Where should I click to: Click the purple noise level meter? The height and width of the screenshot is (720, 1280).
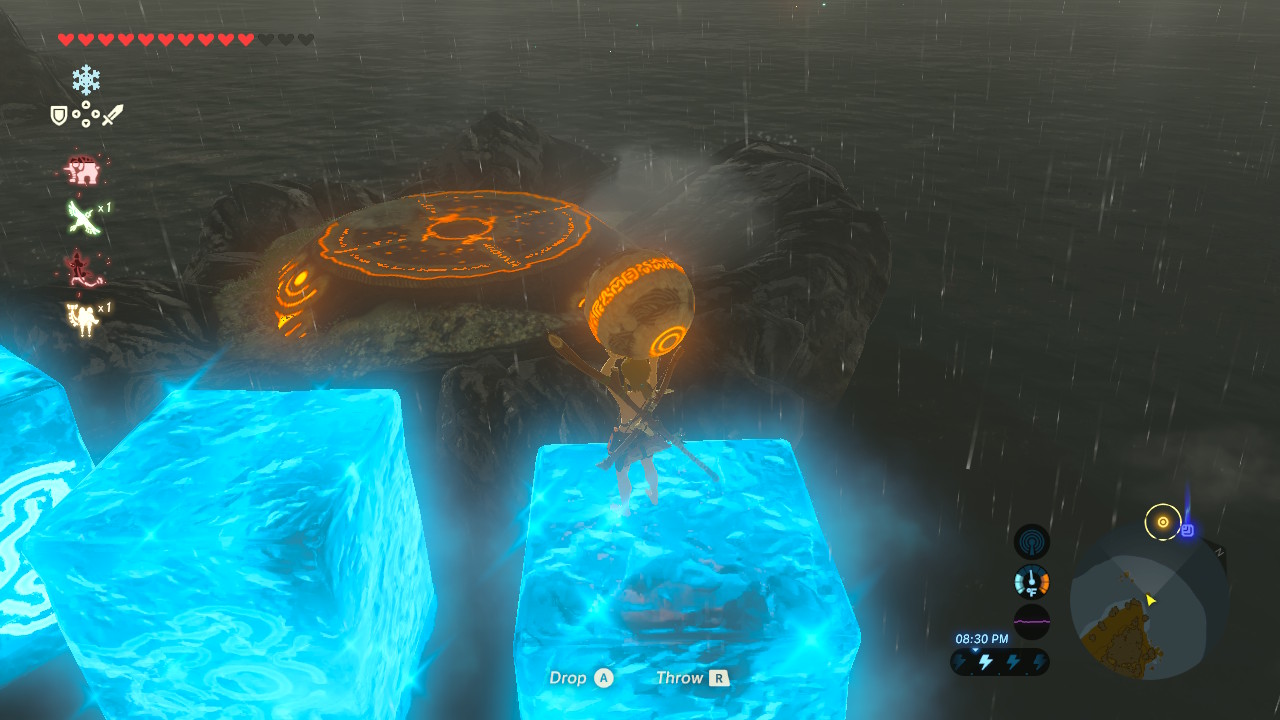(1032, 621)
